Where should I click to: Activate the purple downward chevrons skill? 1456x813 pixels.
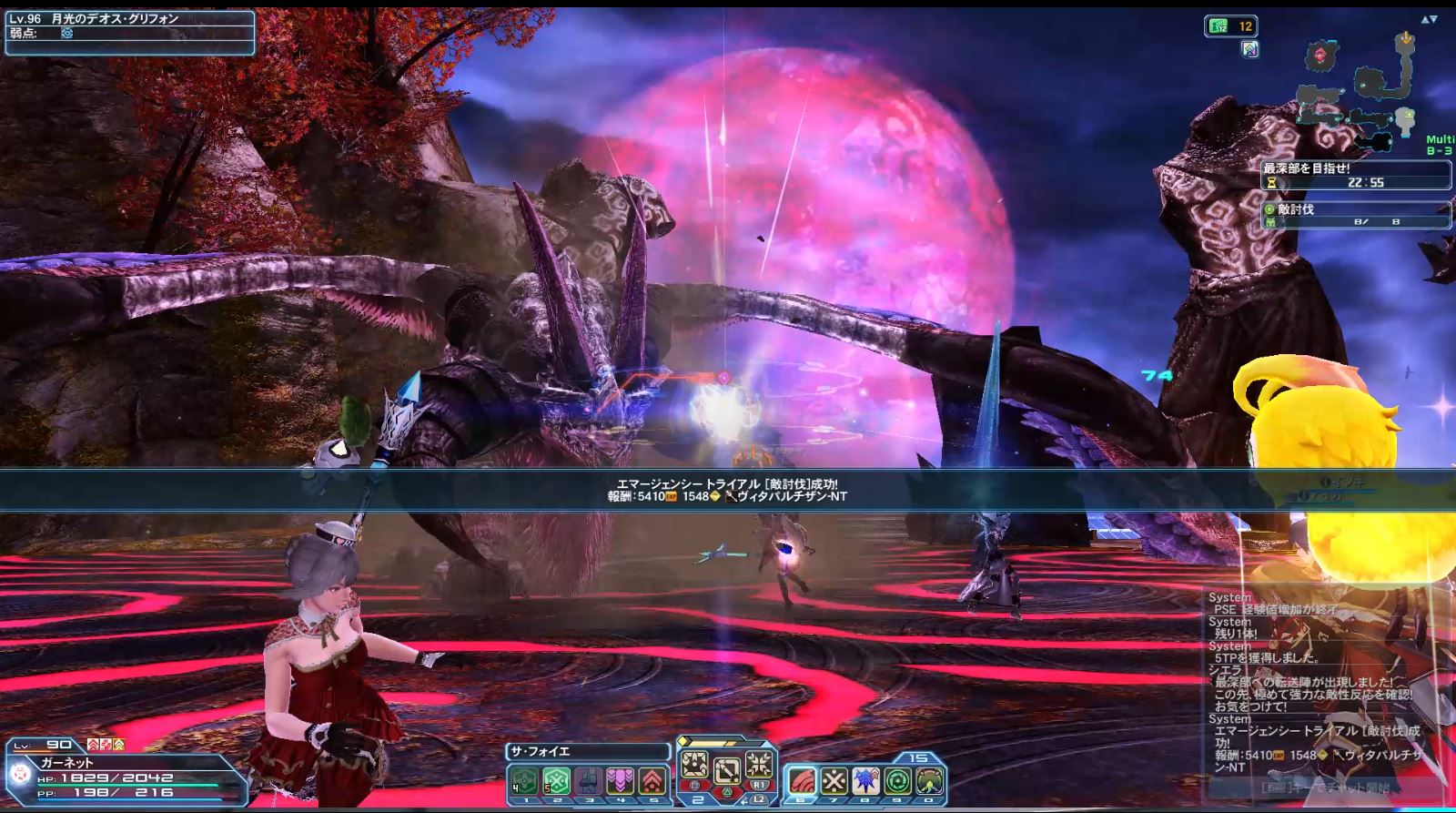pyautogui.click(x=620, y=781)
